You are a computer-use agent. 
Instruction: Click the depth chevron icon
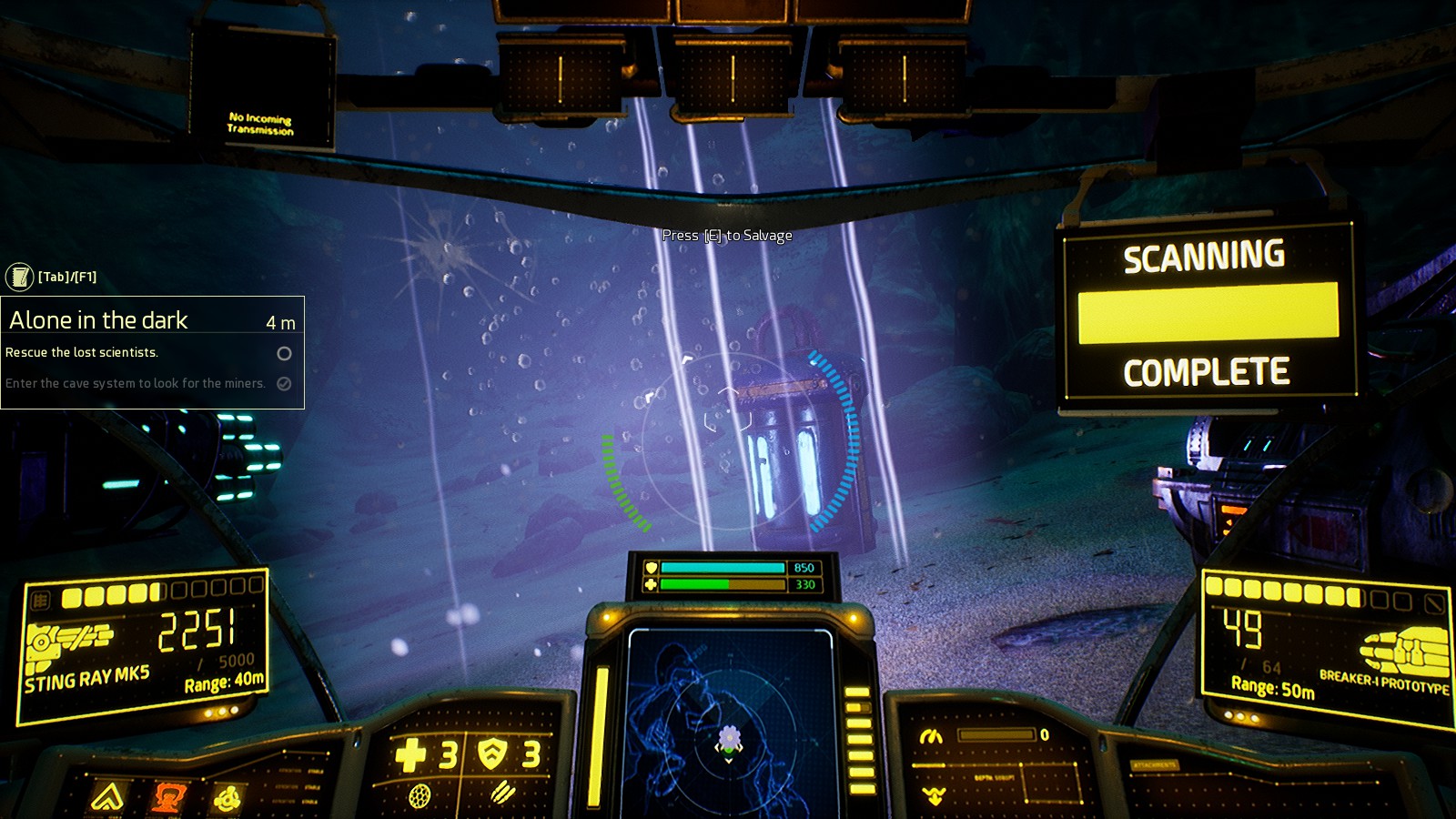click(934, 795)
